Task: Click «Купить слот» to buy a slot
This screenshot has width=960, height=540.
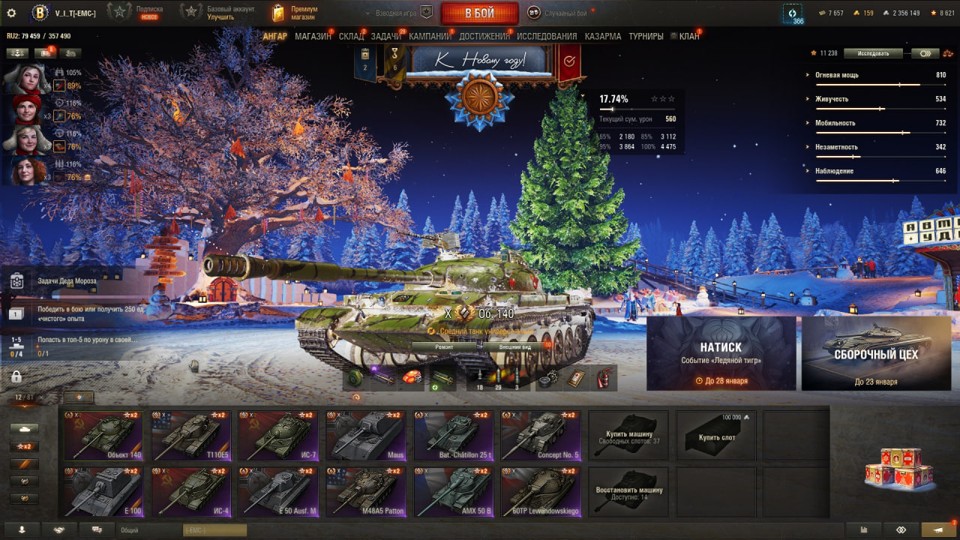Action: 715,434
